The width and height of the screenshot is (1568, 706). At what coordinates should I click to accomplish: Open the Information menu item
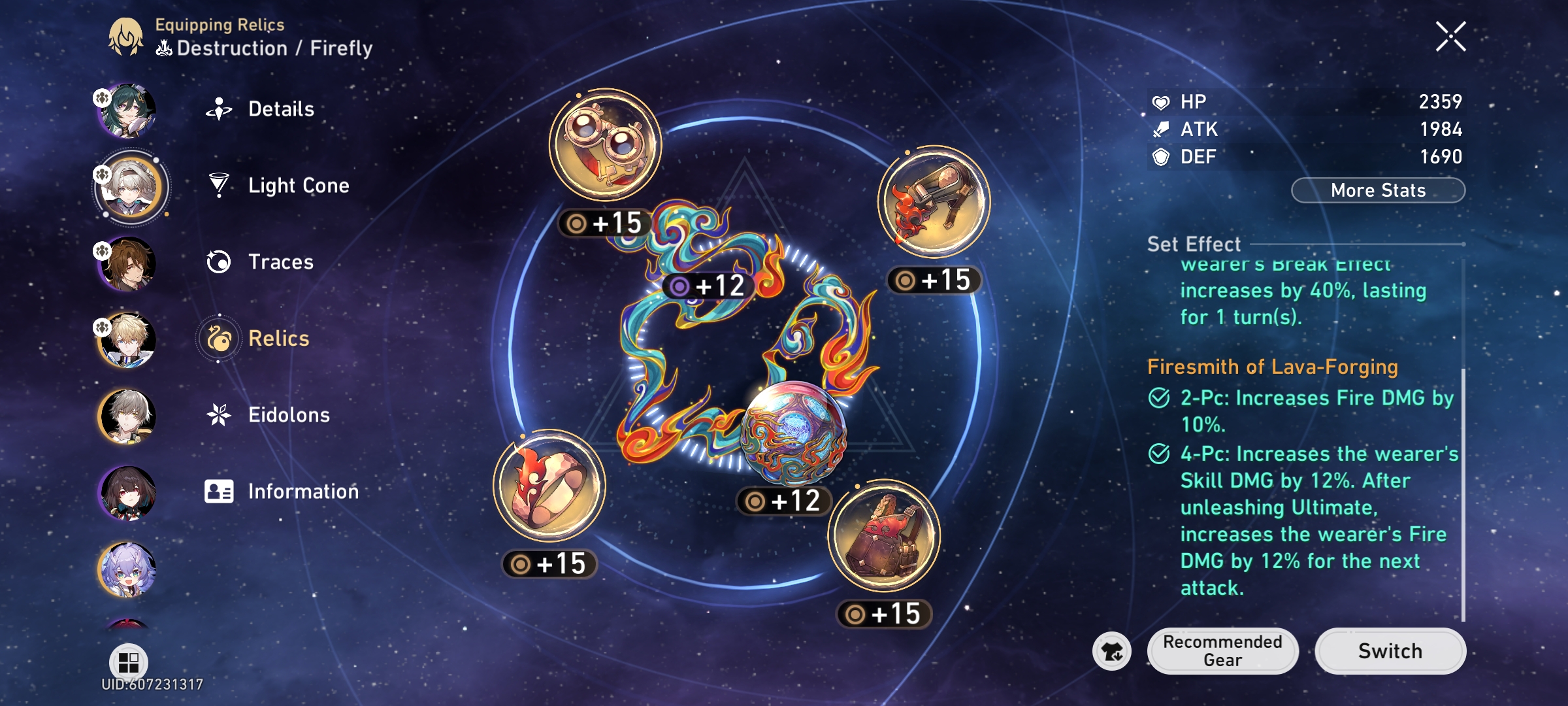220,491
